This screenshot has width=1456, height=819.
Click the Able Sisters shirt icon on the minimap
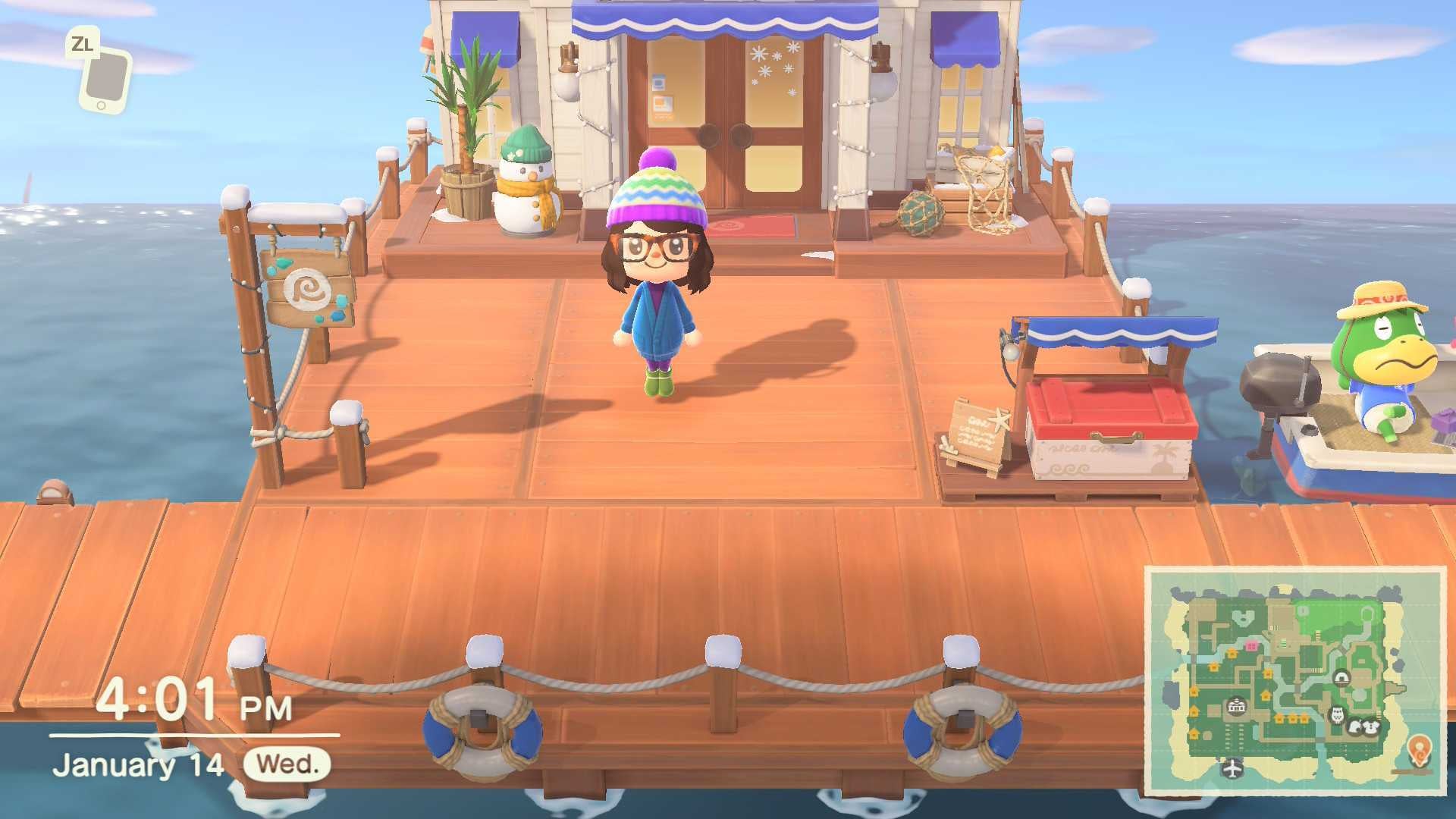tap(1372, 726)
